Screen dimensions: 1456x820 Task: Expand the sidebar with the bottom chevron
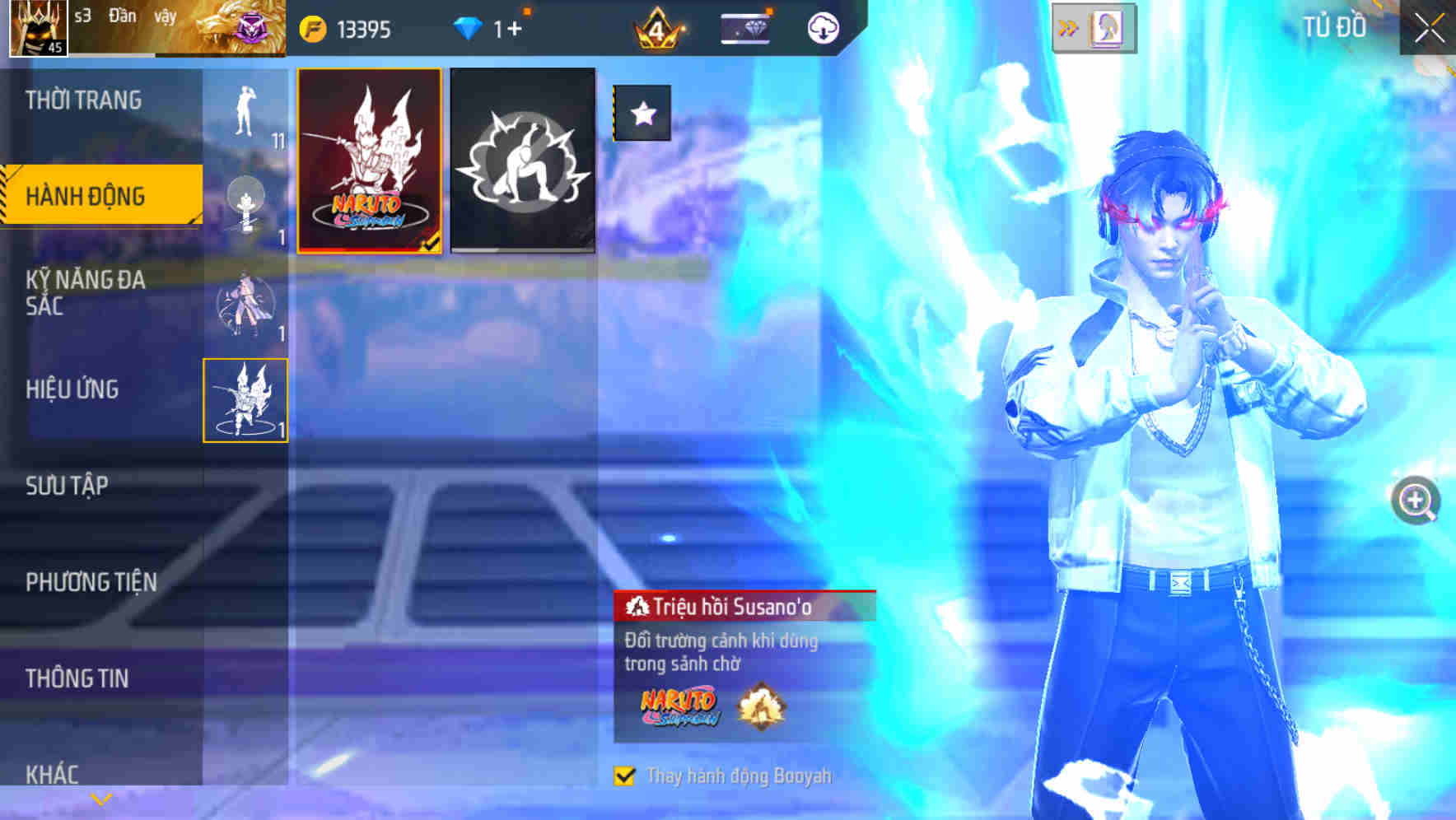coord(100,797)
